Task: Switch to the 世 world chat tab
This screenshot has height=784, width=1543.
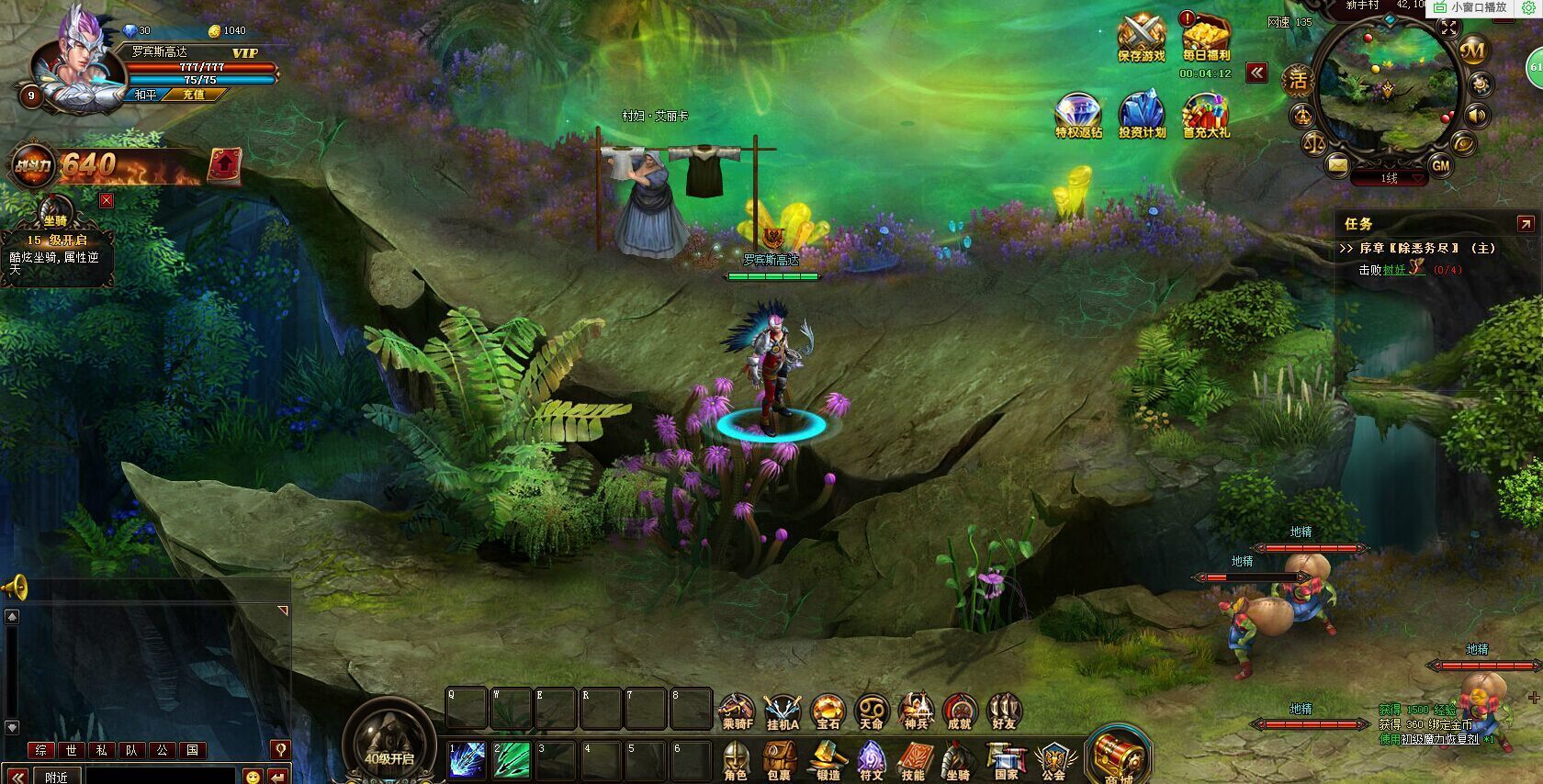Action: tap(72, 750)
